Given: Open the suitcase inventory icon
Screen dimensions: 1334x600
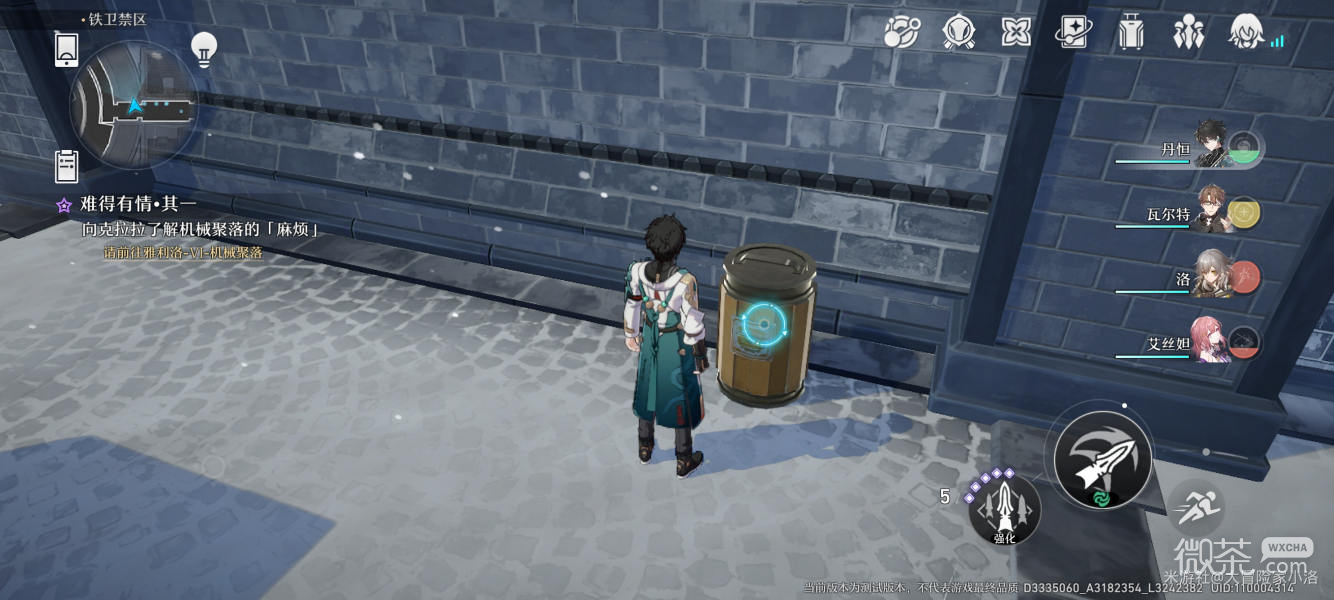Looking at the screenshot, I should tap(1131, 32).
